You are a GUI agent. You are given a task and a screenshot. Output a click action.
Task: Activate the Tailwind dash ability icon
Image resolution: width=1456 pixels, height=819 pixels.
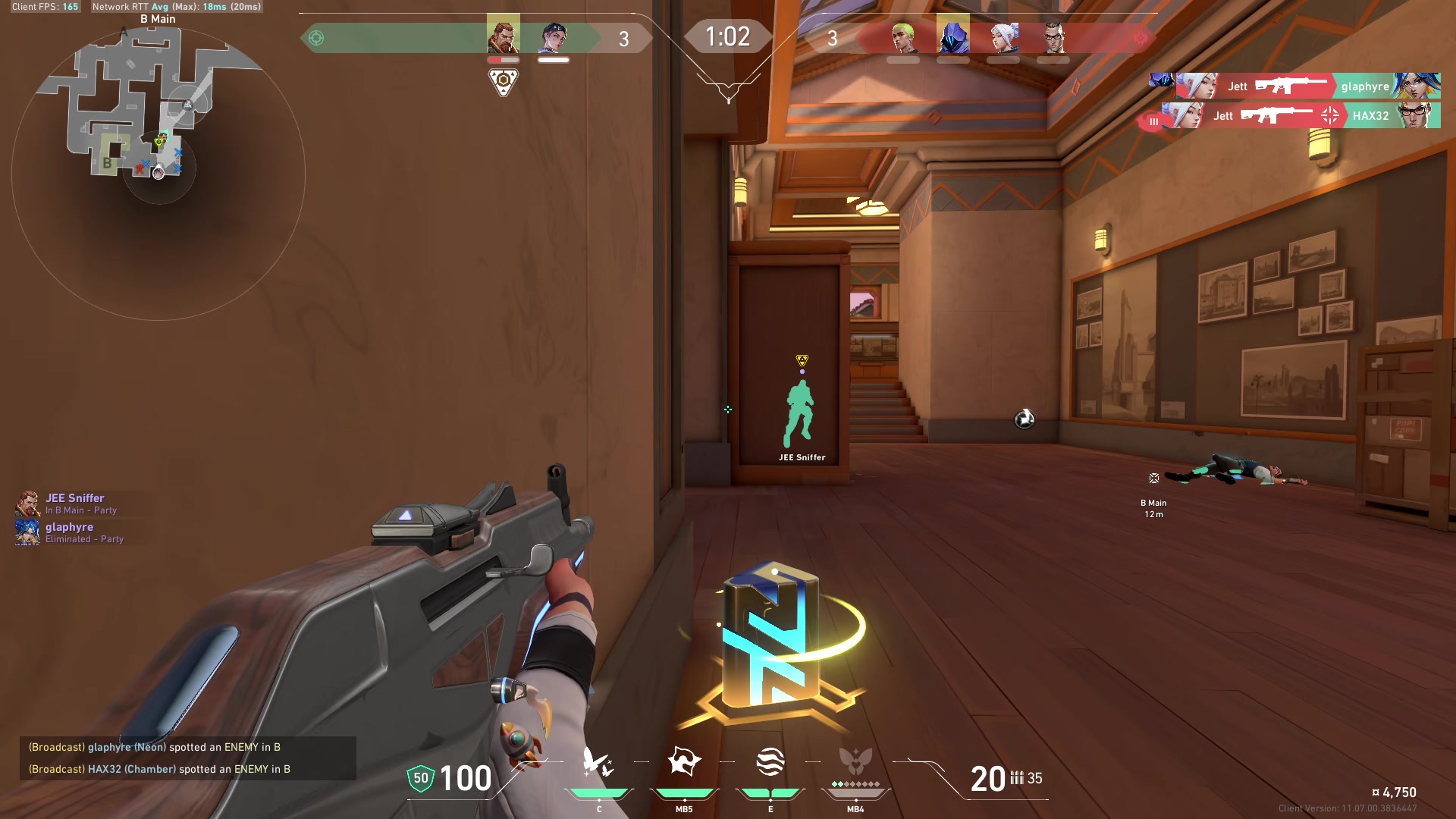pos(770,763)
